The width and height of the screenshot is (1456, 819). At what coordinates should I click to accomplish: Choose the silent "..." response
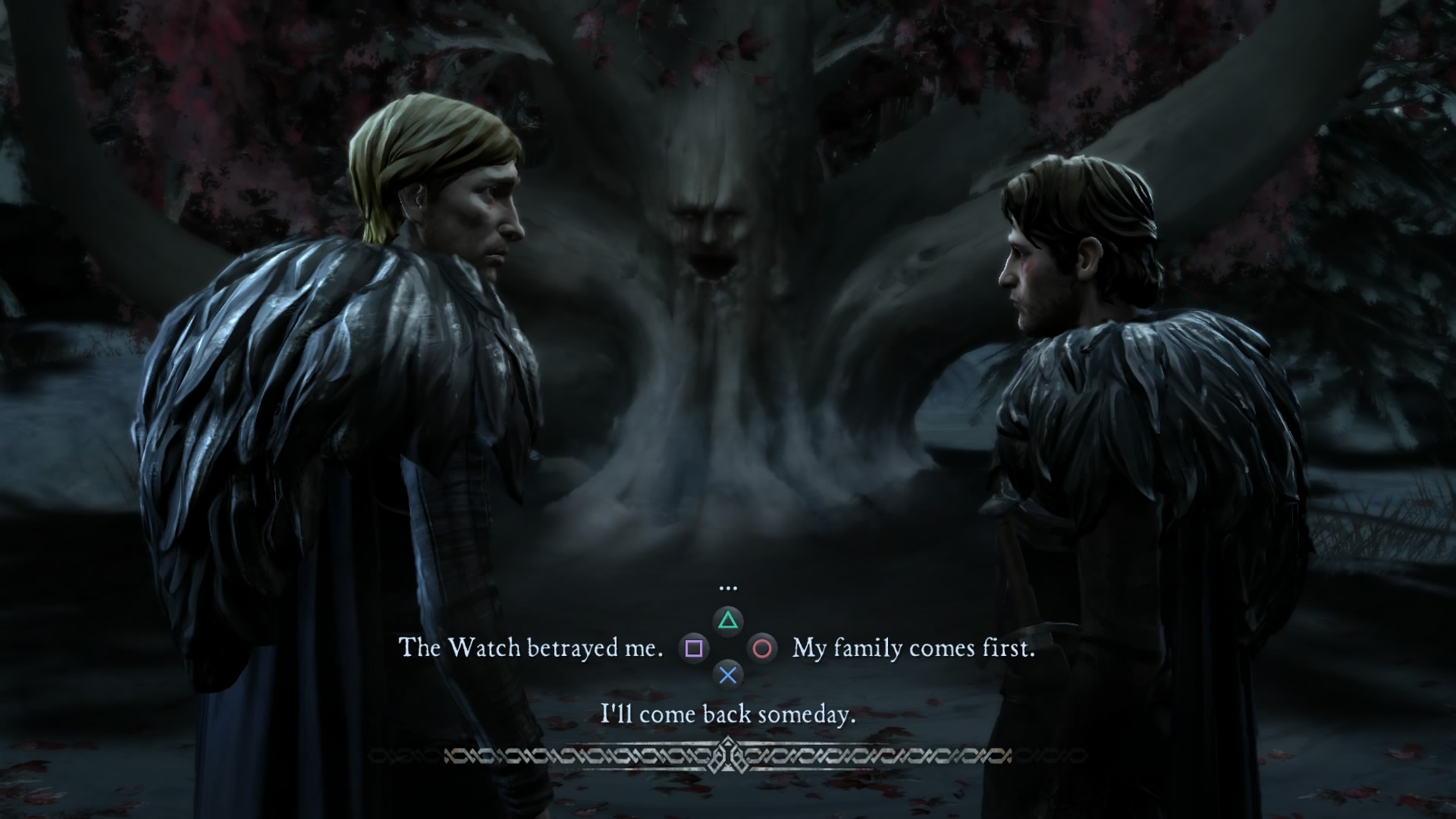click(728, 588)
